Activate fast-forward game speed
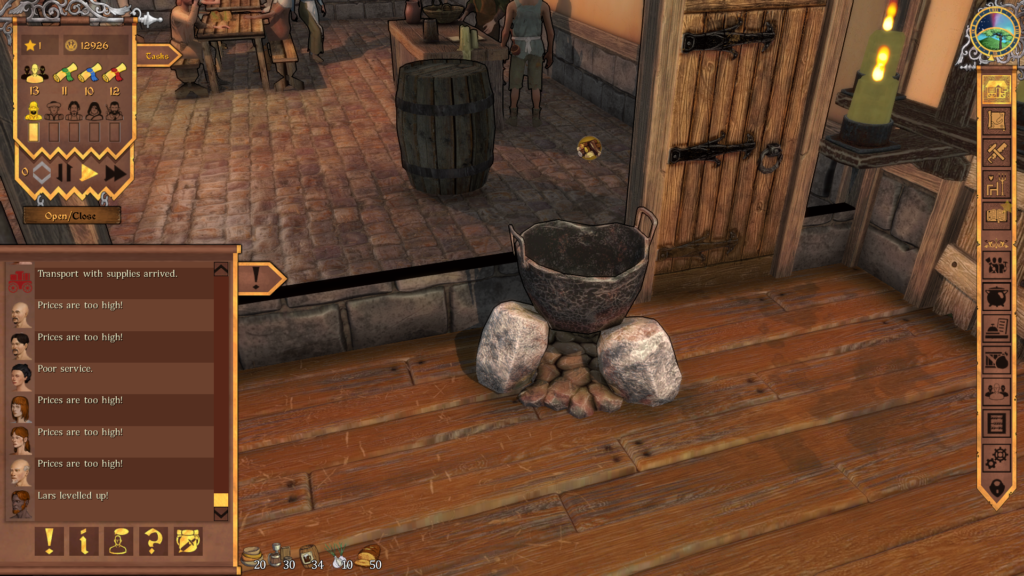Screen dimensions: 1024x576 [x=115, y=173]
